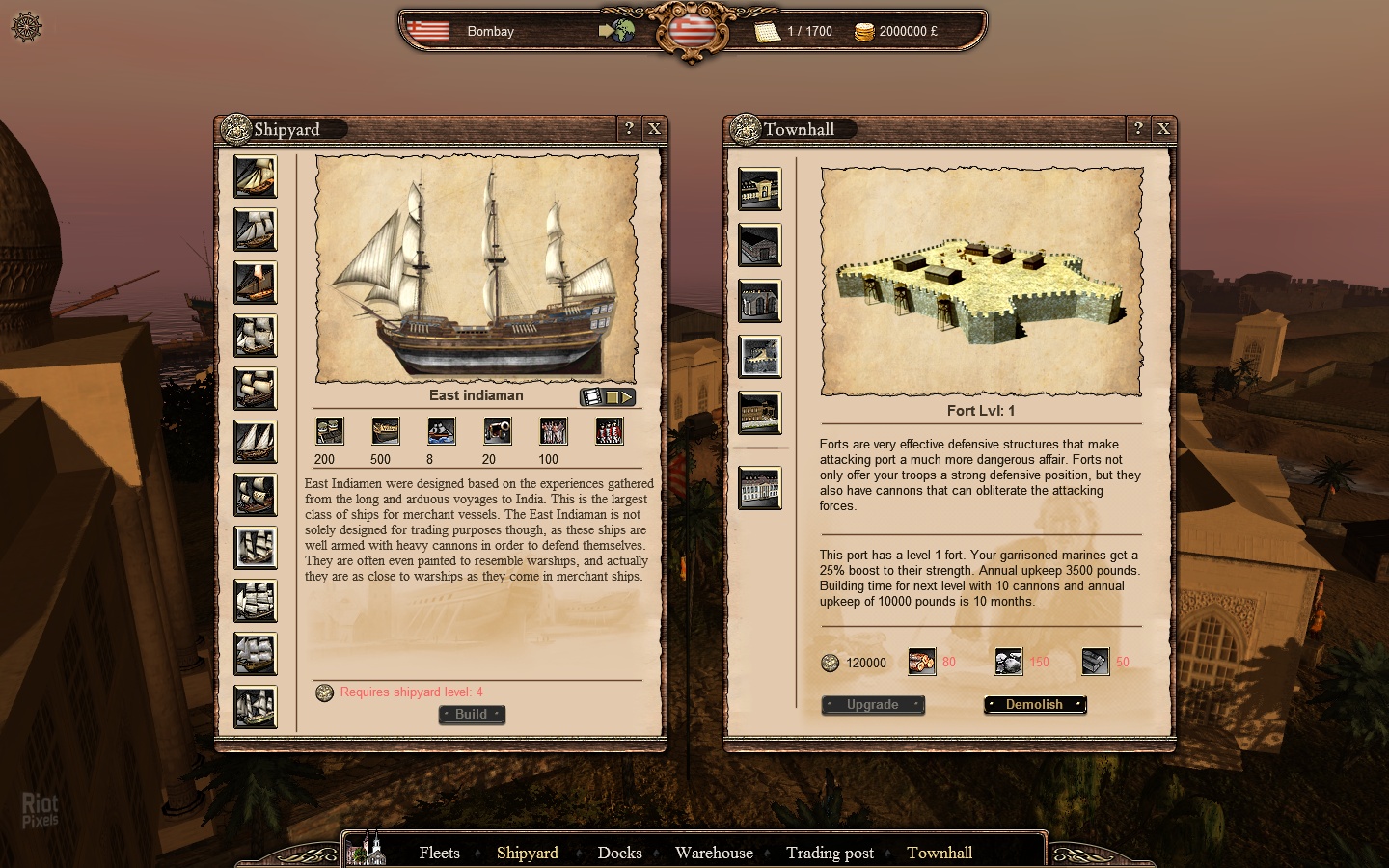Go to the Warehouse tab
1389x868 pixels.
coord(714,853)
